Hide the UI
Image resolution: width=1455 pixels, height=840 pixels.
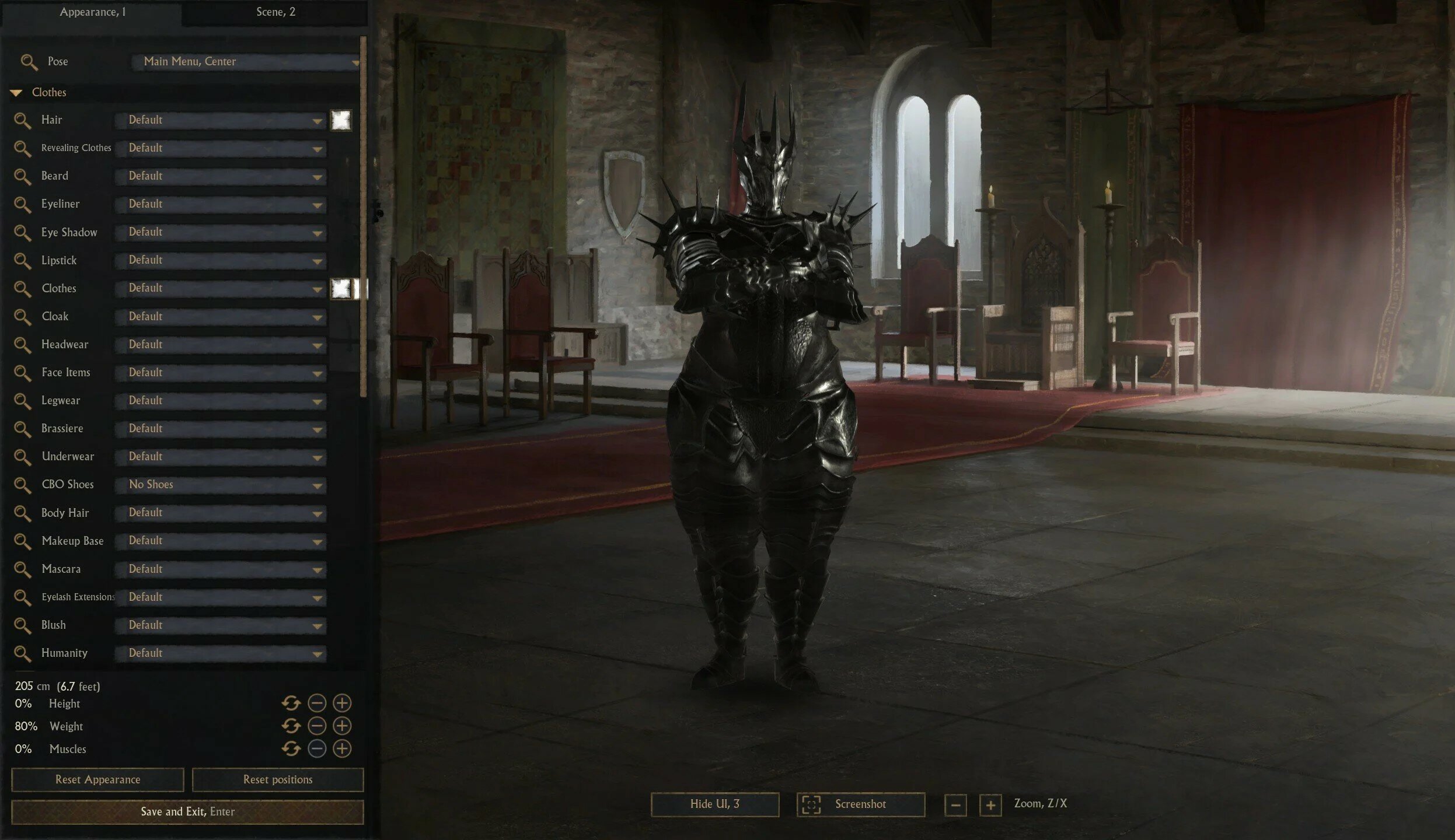coord(716,803)
